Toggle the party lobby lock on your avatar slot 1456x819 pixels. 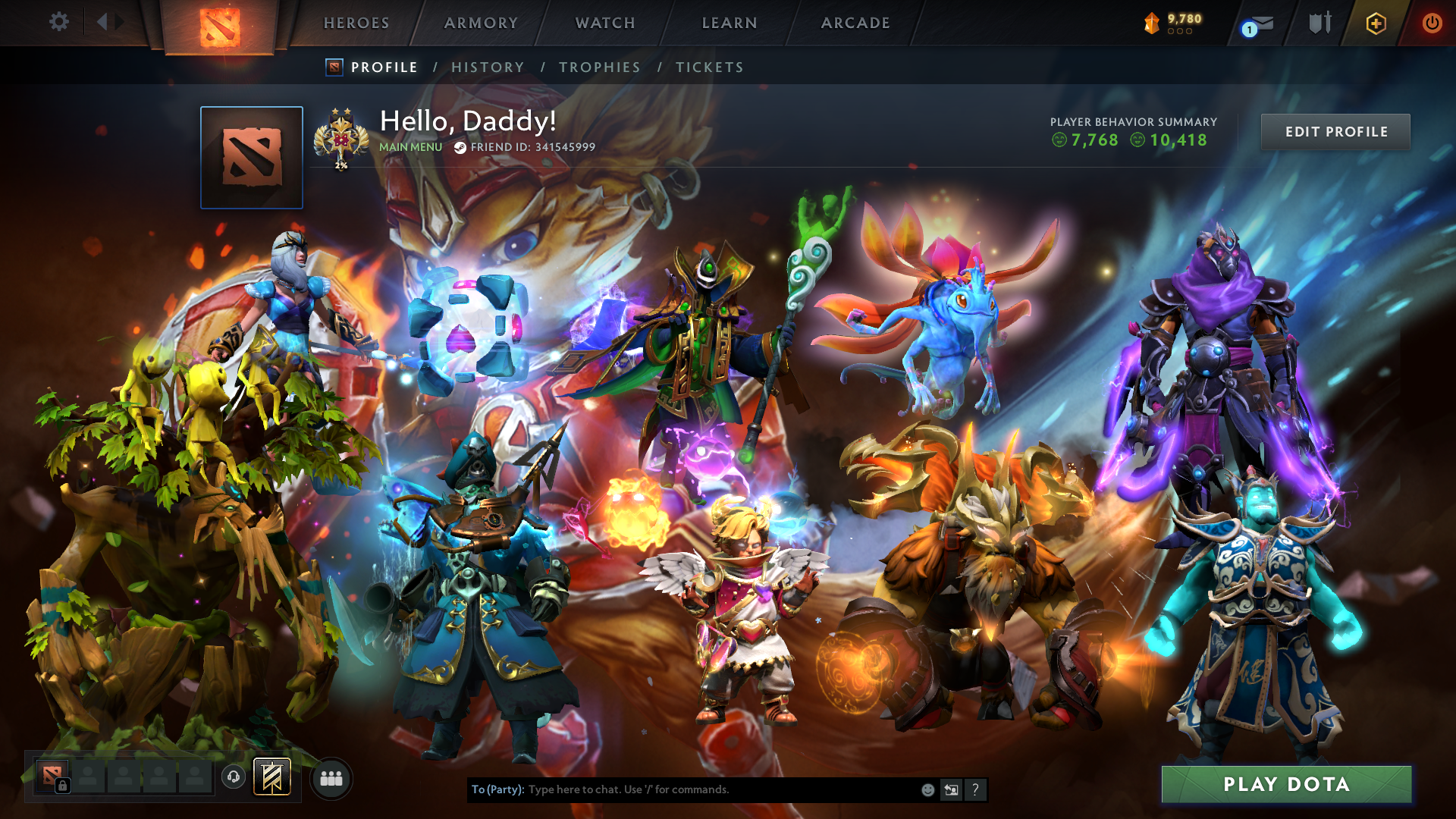[61, 786]
